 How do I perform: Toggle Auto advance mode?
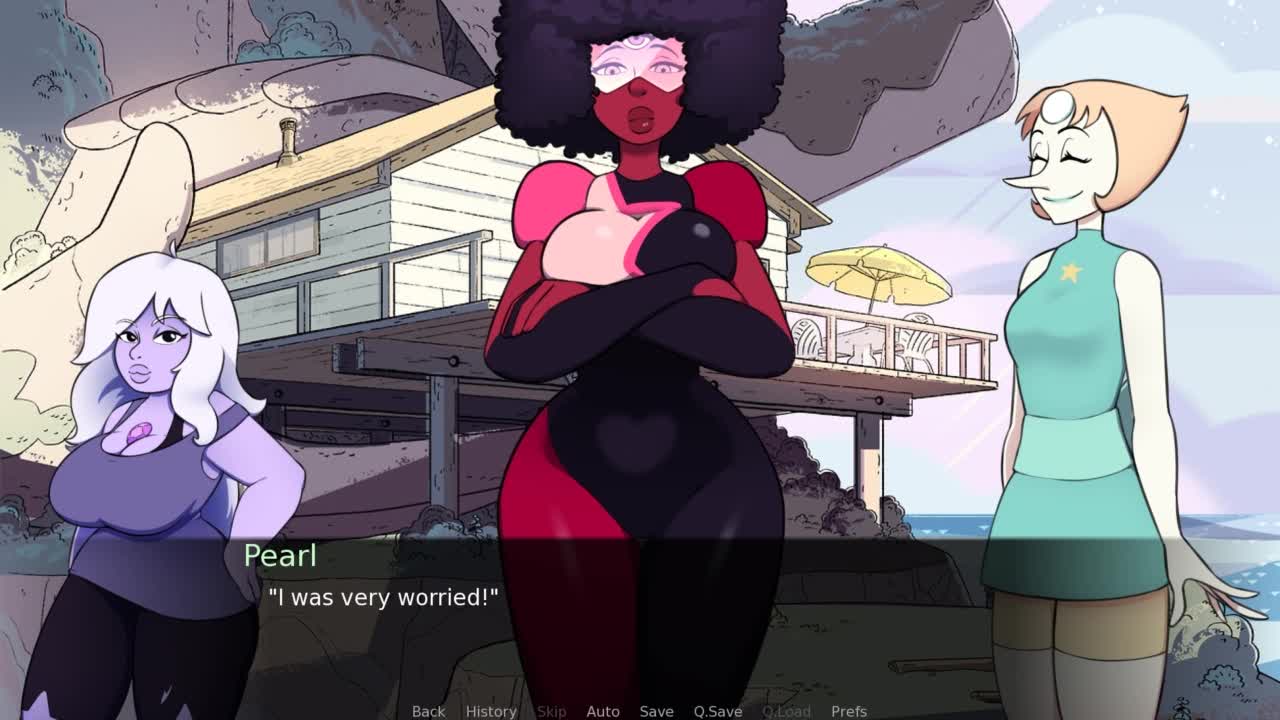point(603,711)
